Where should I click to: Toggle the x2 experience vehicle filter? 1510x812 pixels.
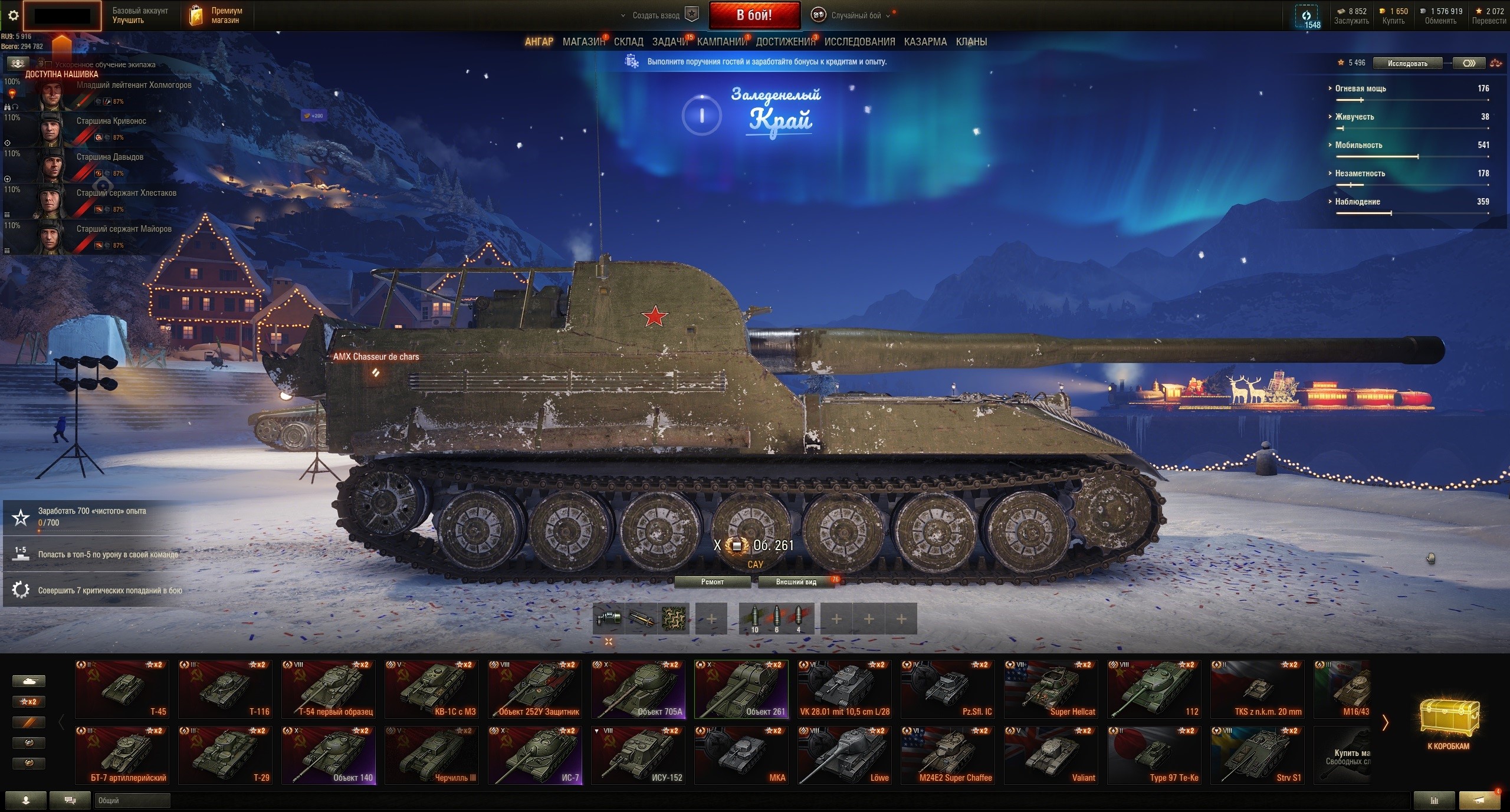tap(28, 702)
